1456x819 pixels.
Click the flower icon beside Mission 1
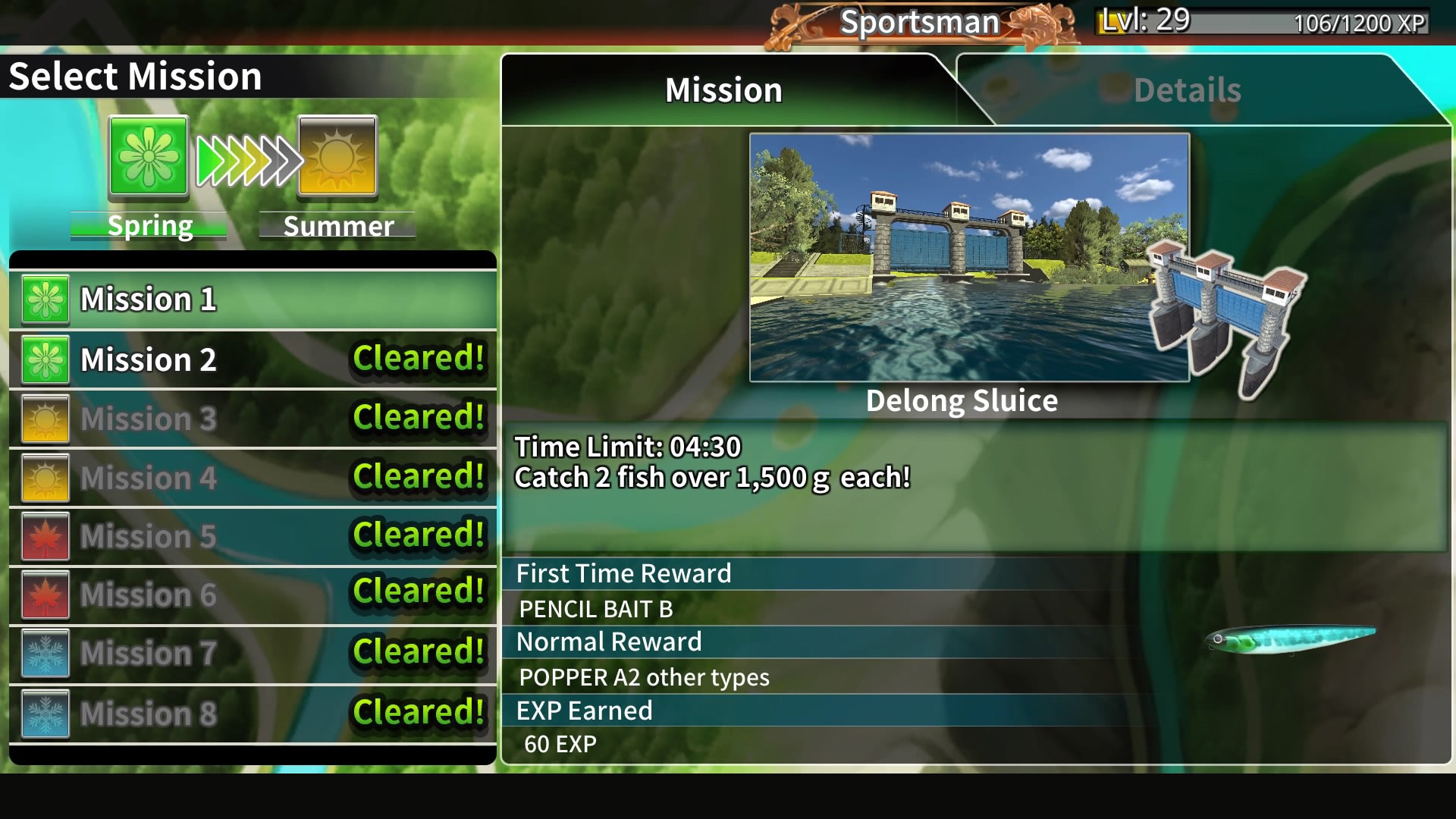point(45,299)
